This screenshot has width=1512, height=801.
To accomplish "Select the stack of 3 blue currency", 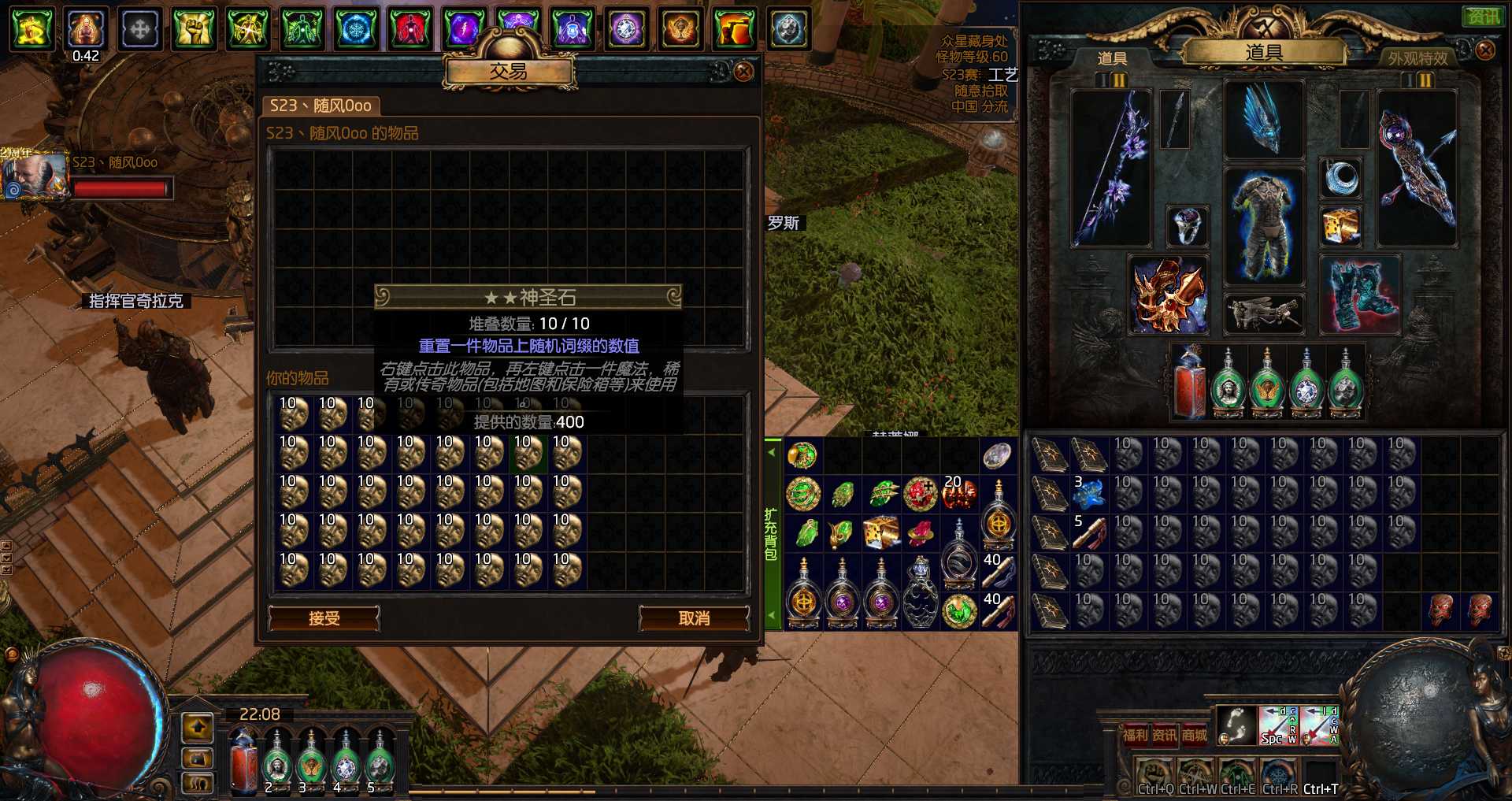I will tap(1088, 493).
